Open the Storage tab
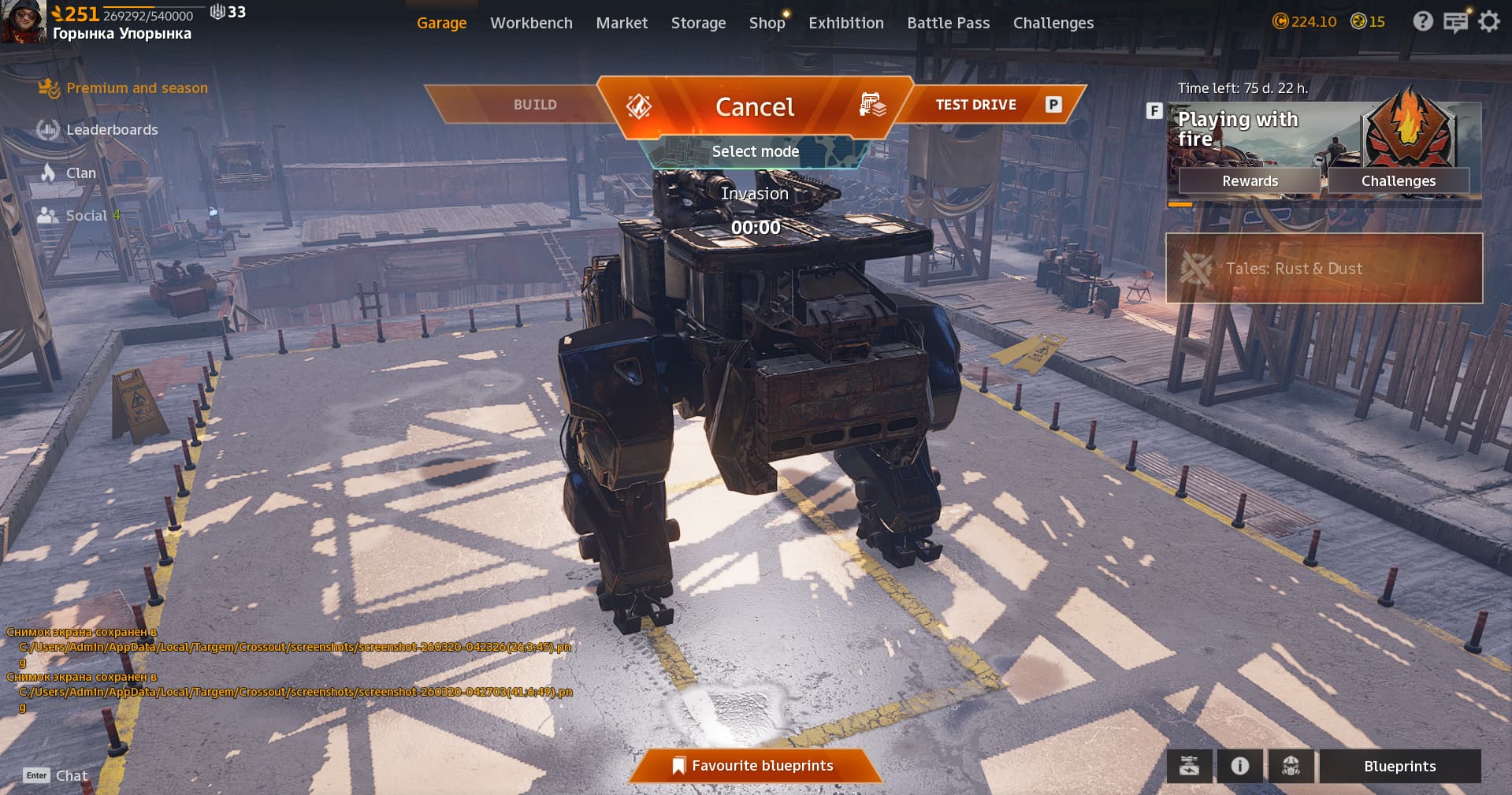Viewport: 1512px width, 795px height. click(698, 23)
